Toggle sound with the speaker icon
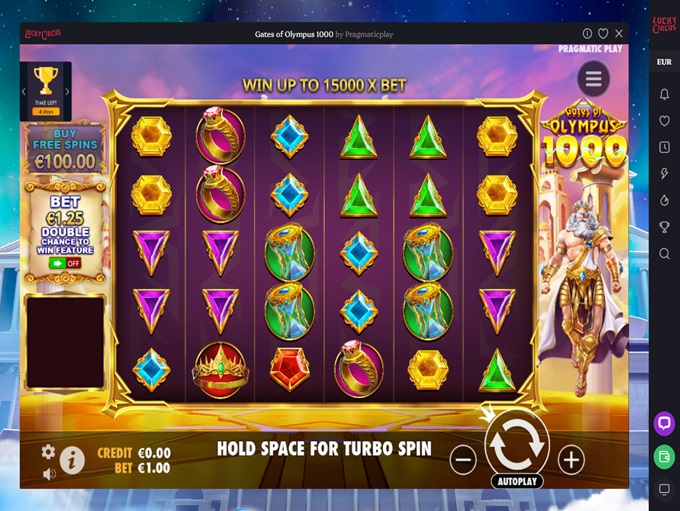 coord(48,474)
